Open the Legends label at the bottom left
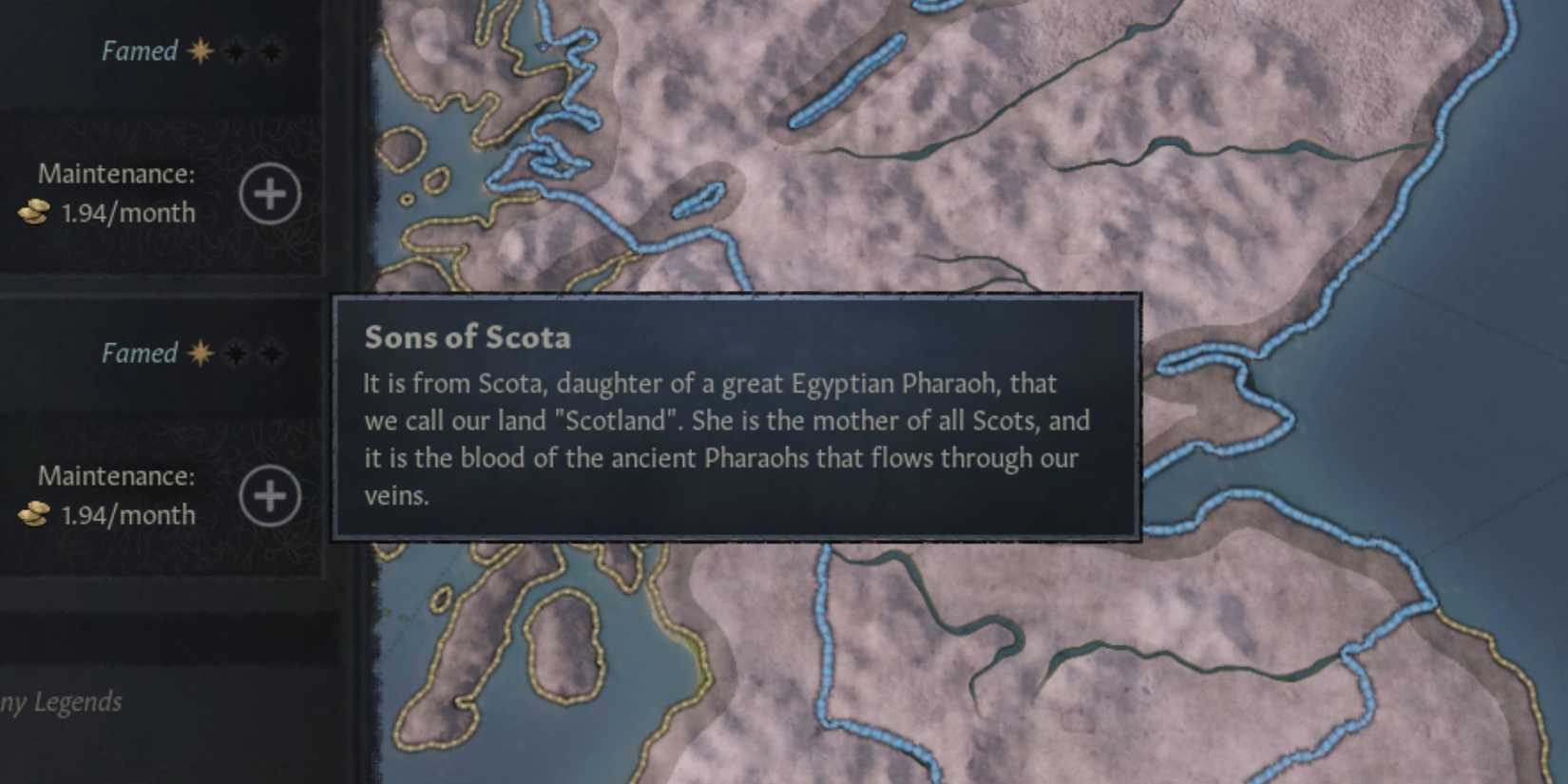The image size is (1568, 784). coord(60,702)
